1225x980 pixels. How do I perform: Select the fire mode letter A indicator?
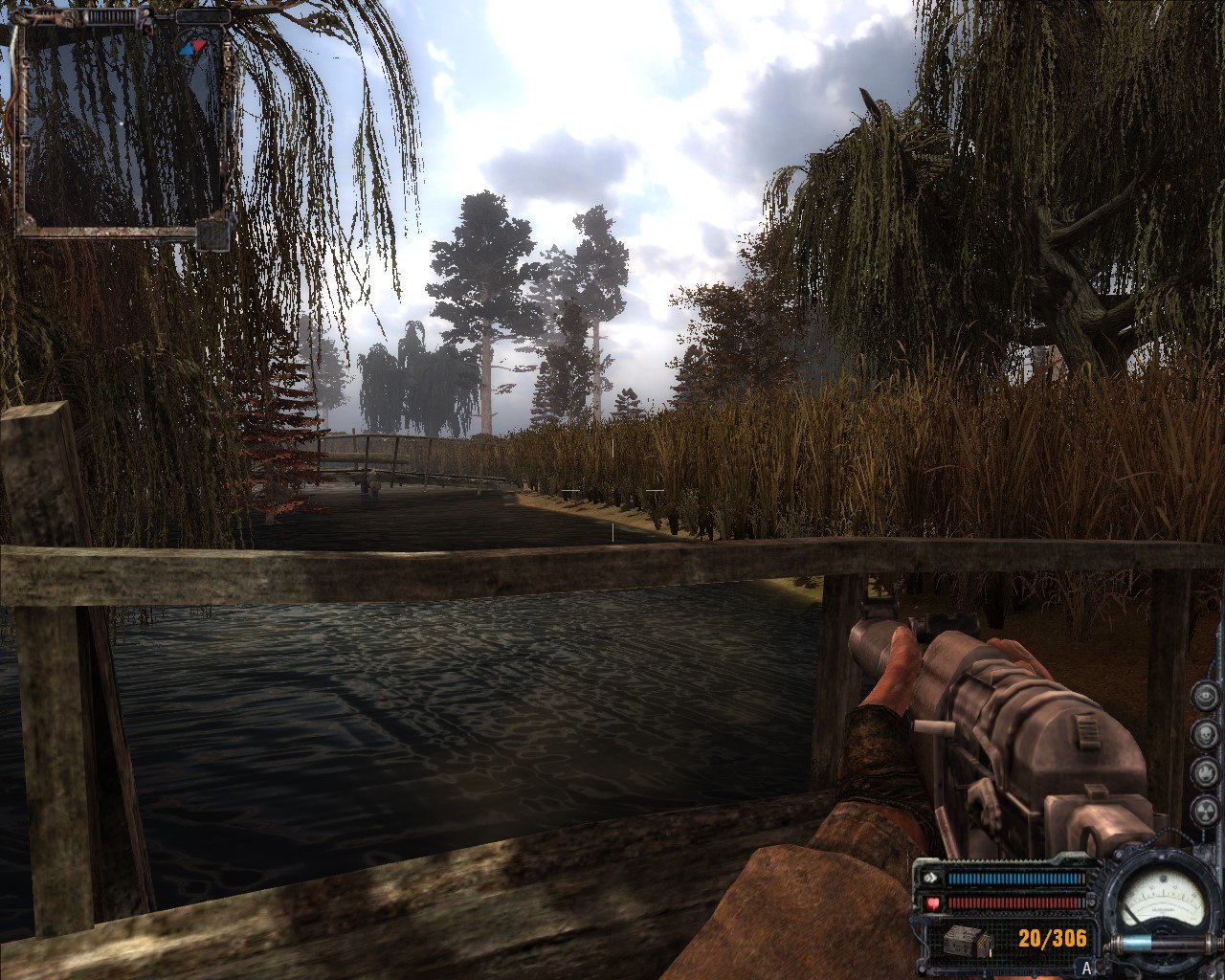coord(1085,968)
